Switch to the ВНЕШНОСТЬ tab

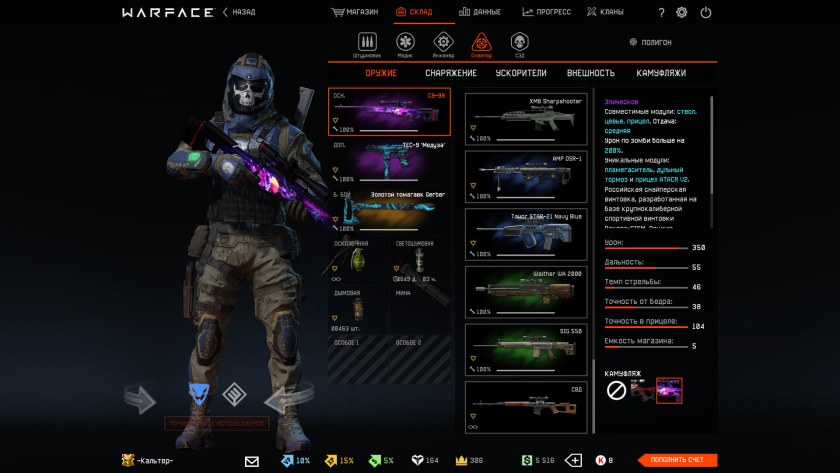point(590,73)
